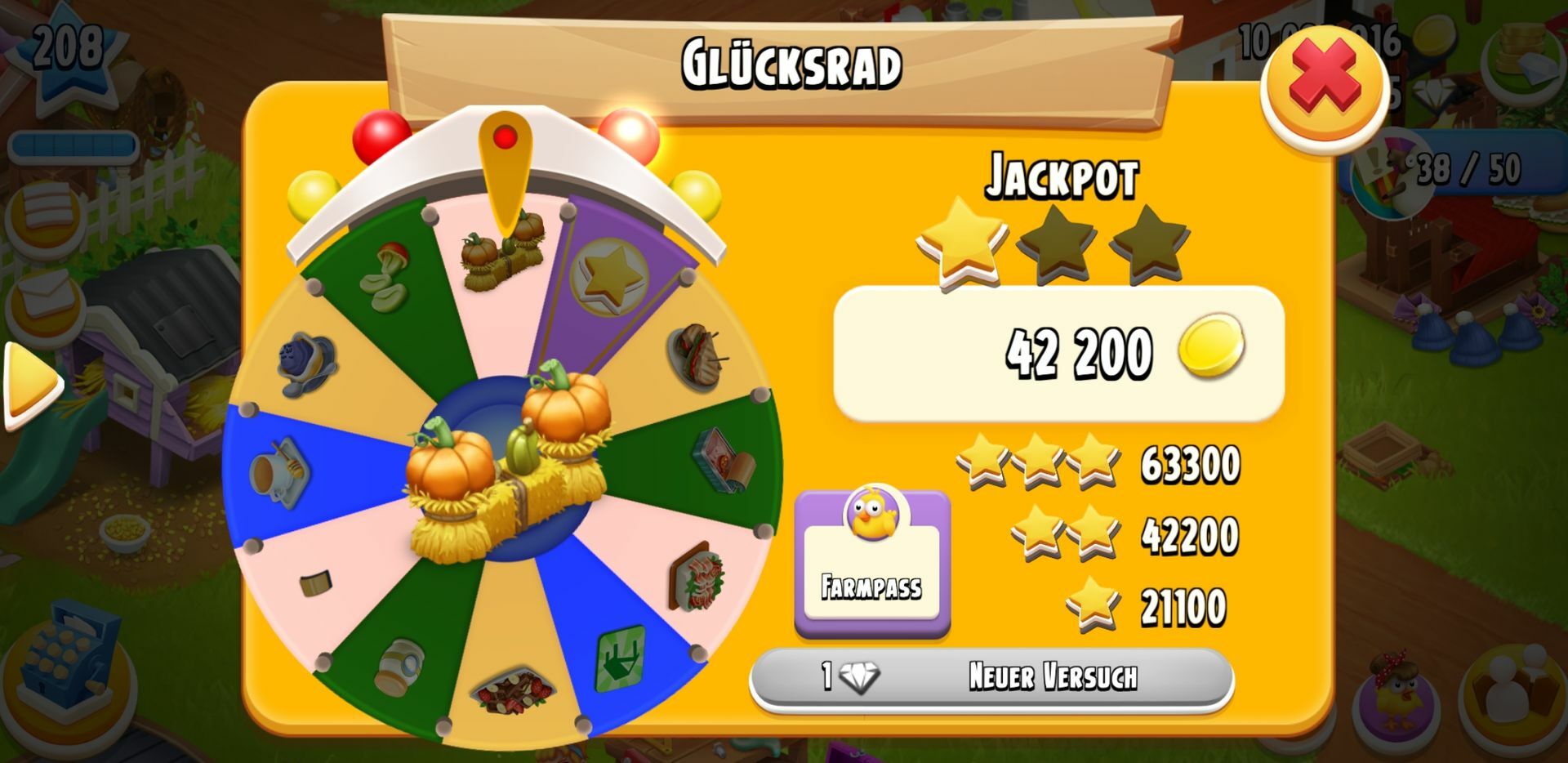Tap the Neuer Versuch button
The width and height of the screenshot is (1568, 763).
[x=991, y=677]
